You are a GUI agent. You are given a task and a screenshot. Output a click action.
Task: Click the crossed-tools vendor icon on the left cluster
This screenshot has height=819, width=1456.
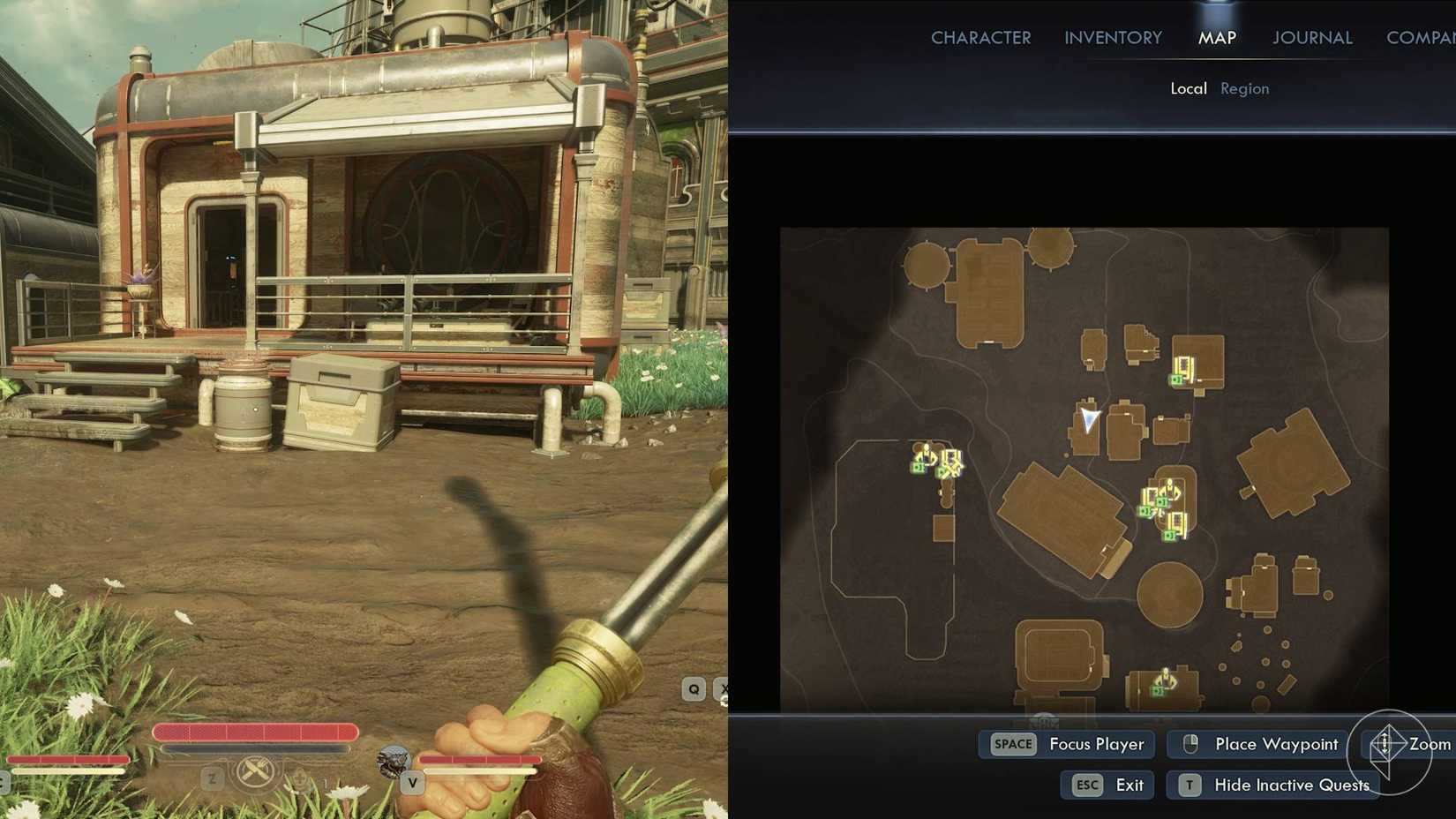click(x=953, y=469)
